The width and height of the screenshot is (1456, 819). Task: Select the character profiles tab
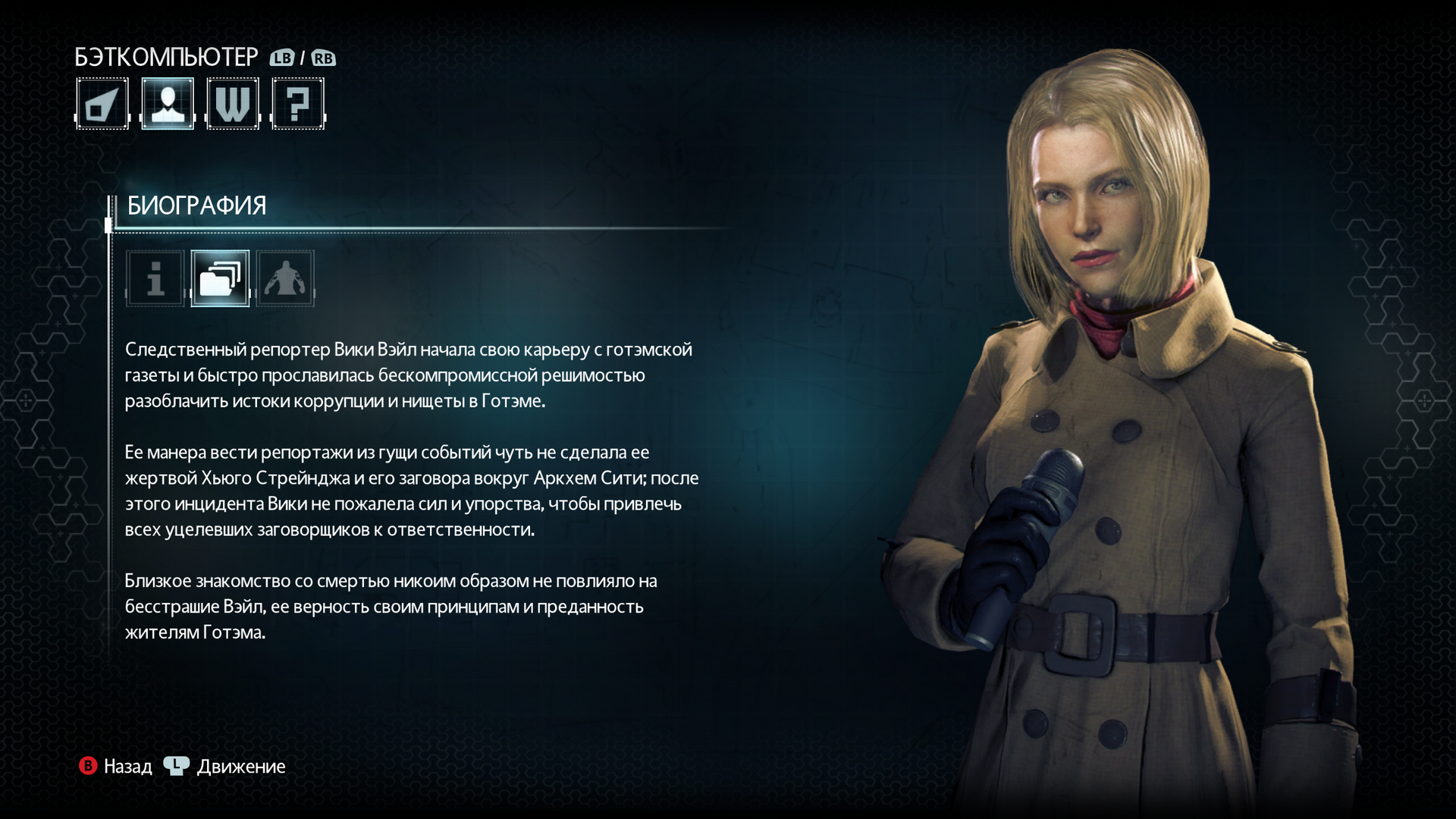pos(168,104)
